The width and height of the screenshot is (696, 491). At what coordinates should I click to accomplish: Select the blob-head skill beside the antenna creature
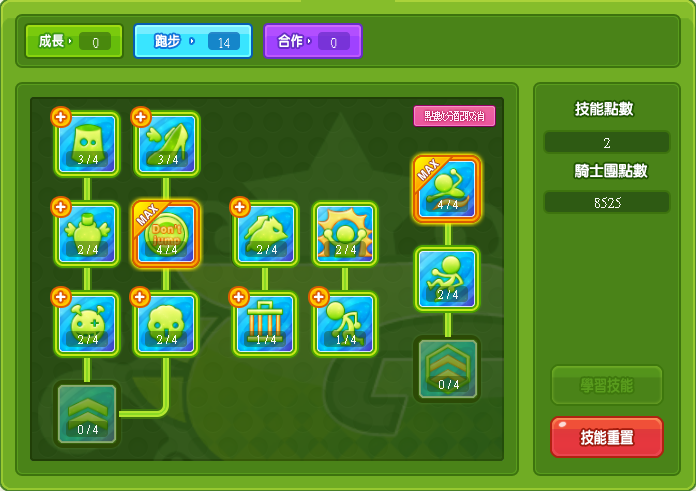coord(166,323)
